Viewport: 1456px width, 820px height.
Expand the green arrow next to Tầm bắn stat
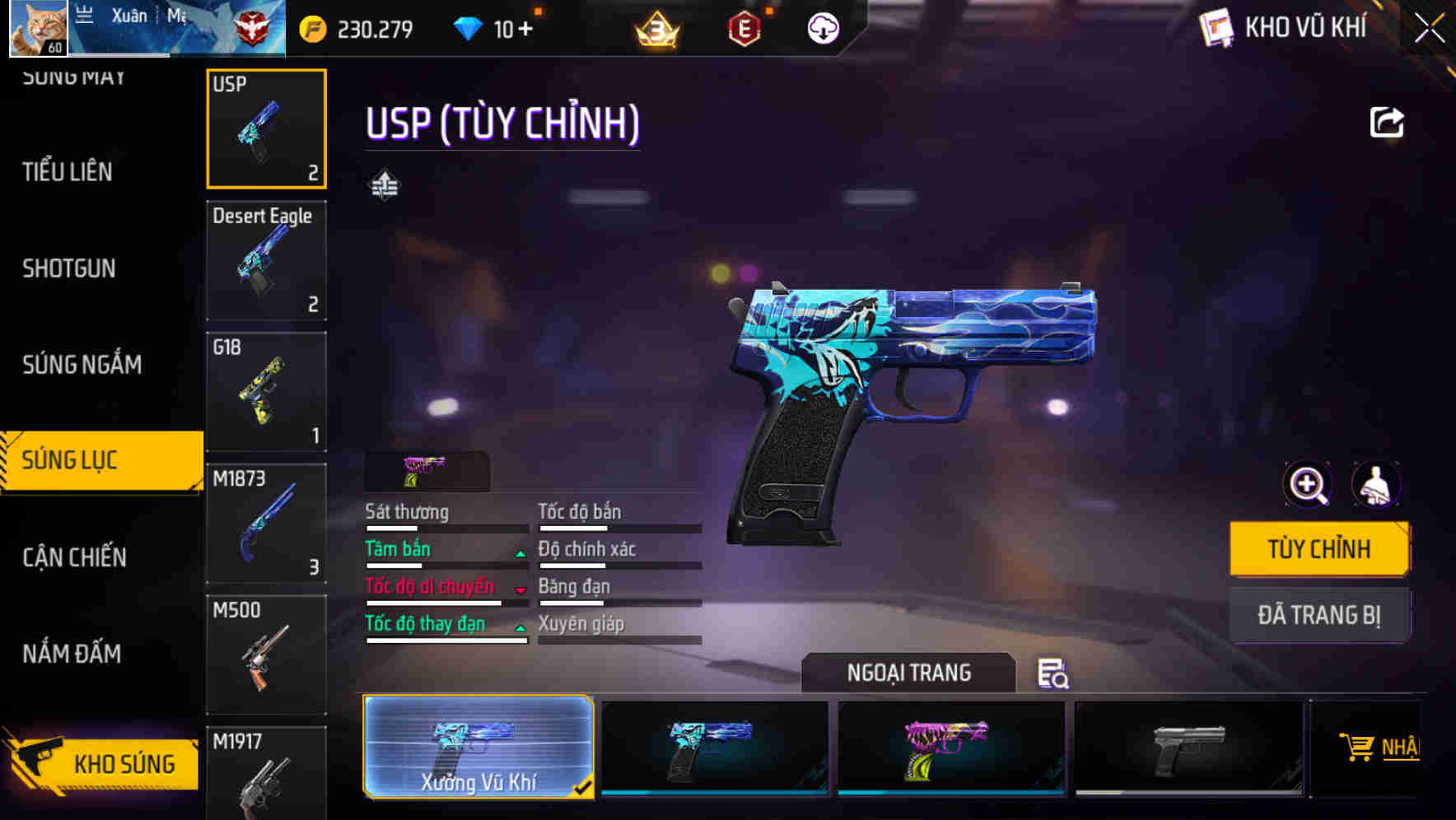[x=520, y=554]
